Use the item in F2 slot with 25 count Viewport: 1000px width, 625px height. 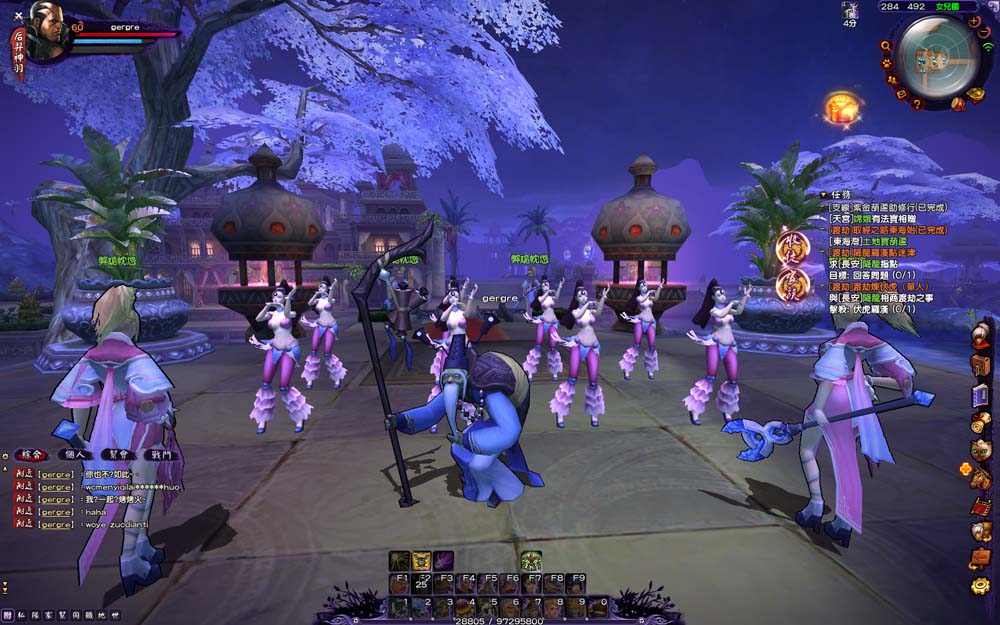pos(421,584)
